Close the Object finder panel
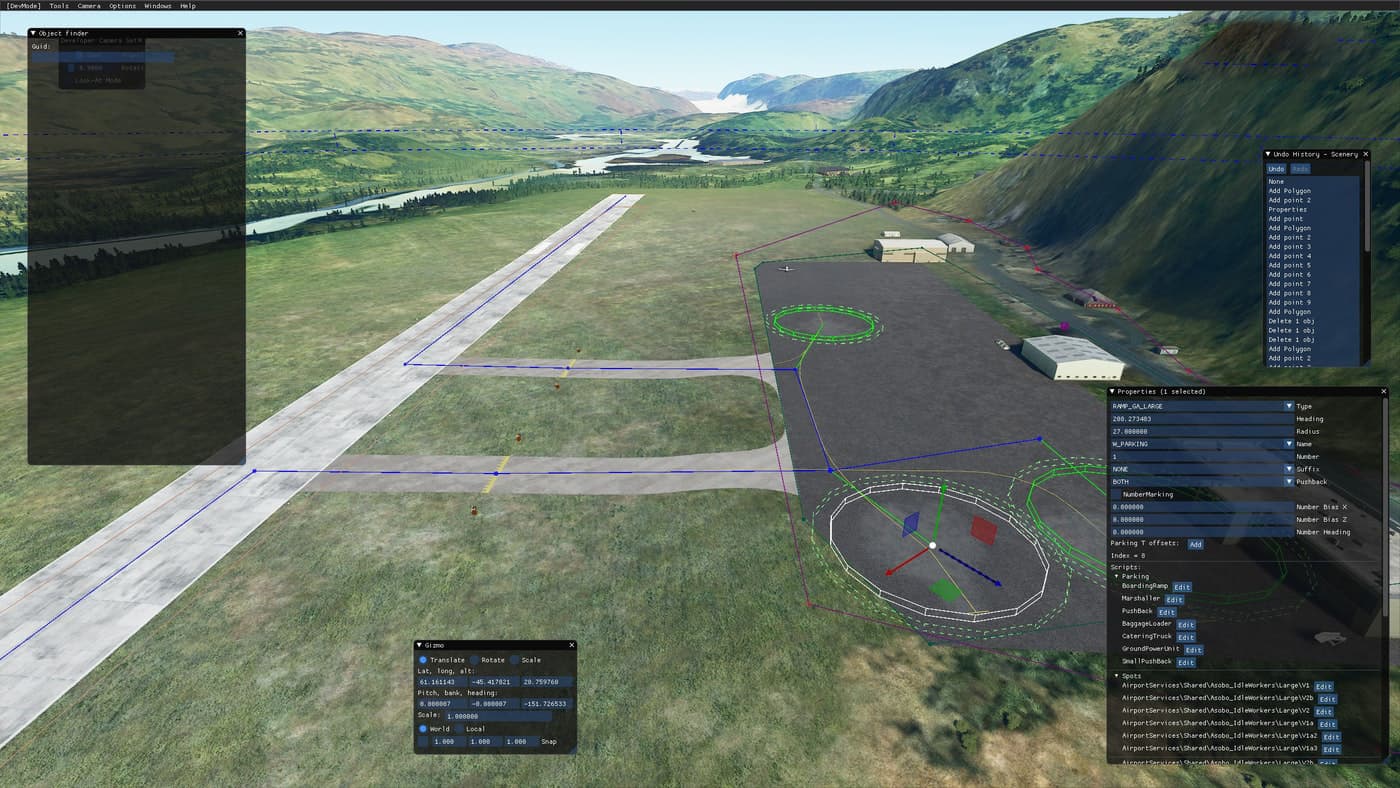 pyautogui.click(x=240, y=33)
